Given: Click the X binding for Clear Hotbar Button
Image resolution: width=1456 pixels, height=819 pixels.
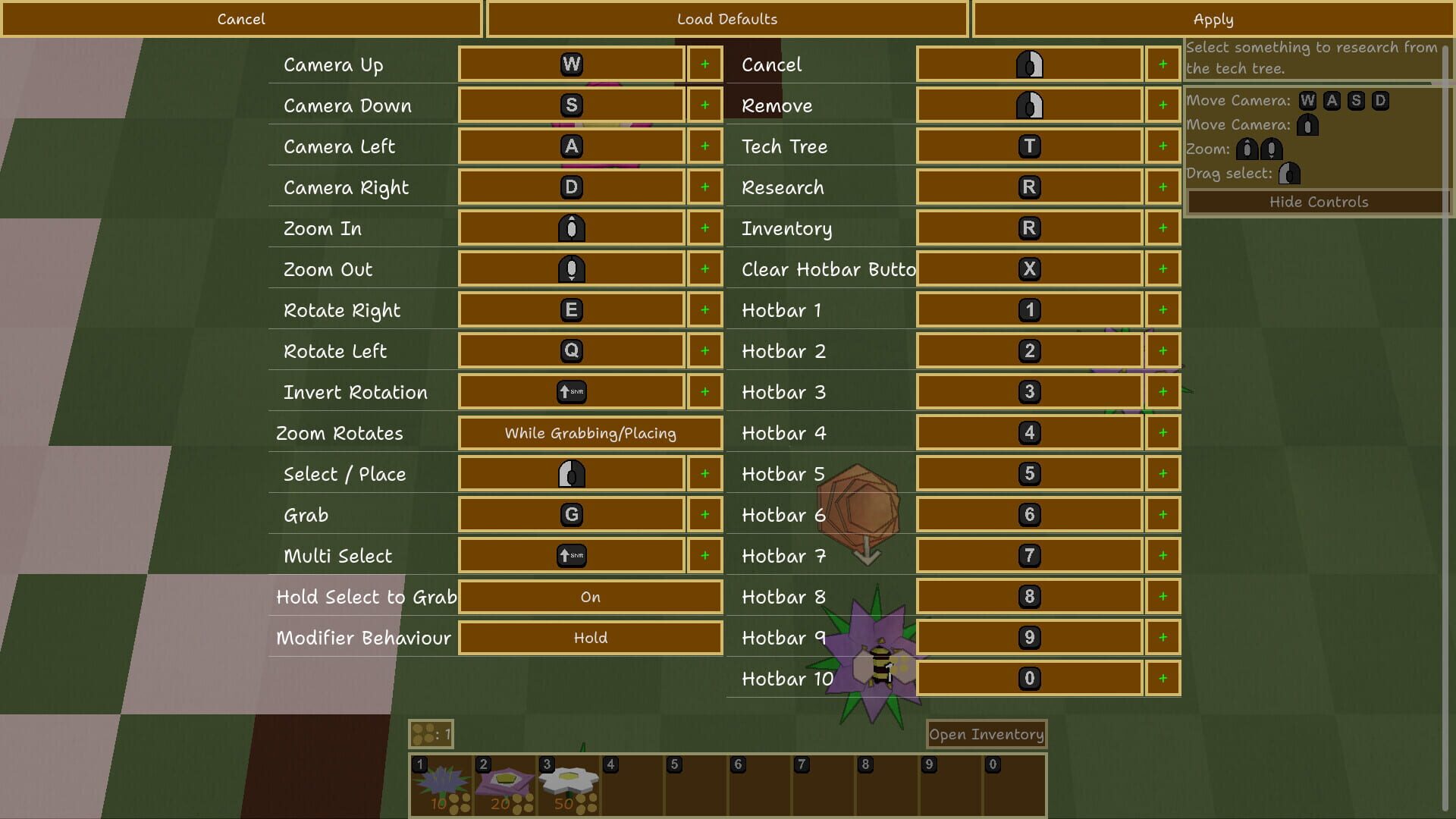Looking at the screenshot, I should 1028,268.
